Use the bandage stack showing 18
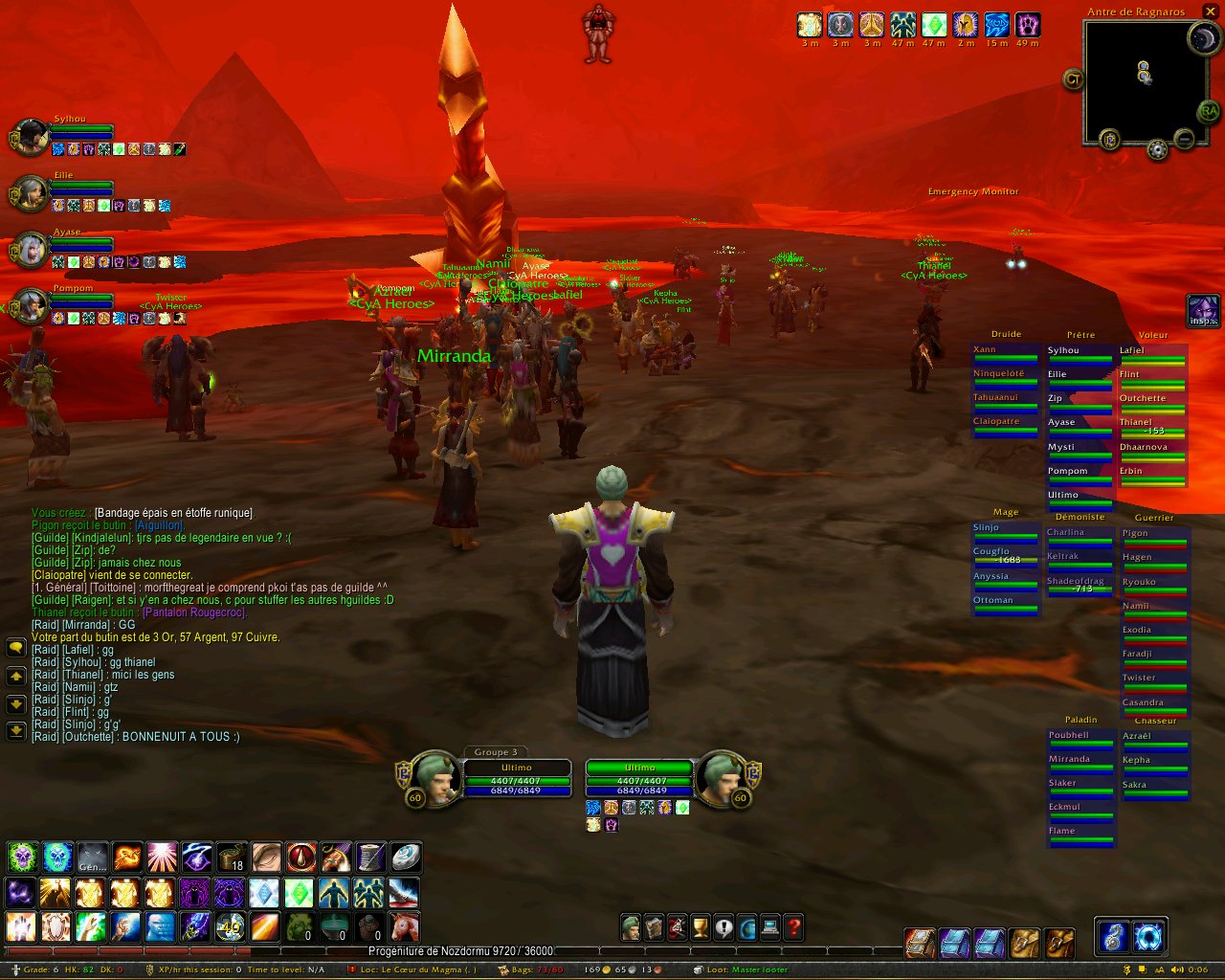The height and width of the screenshot is (980, 1225). [231, 857]
